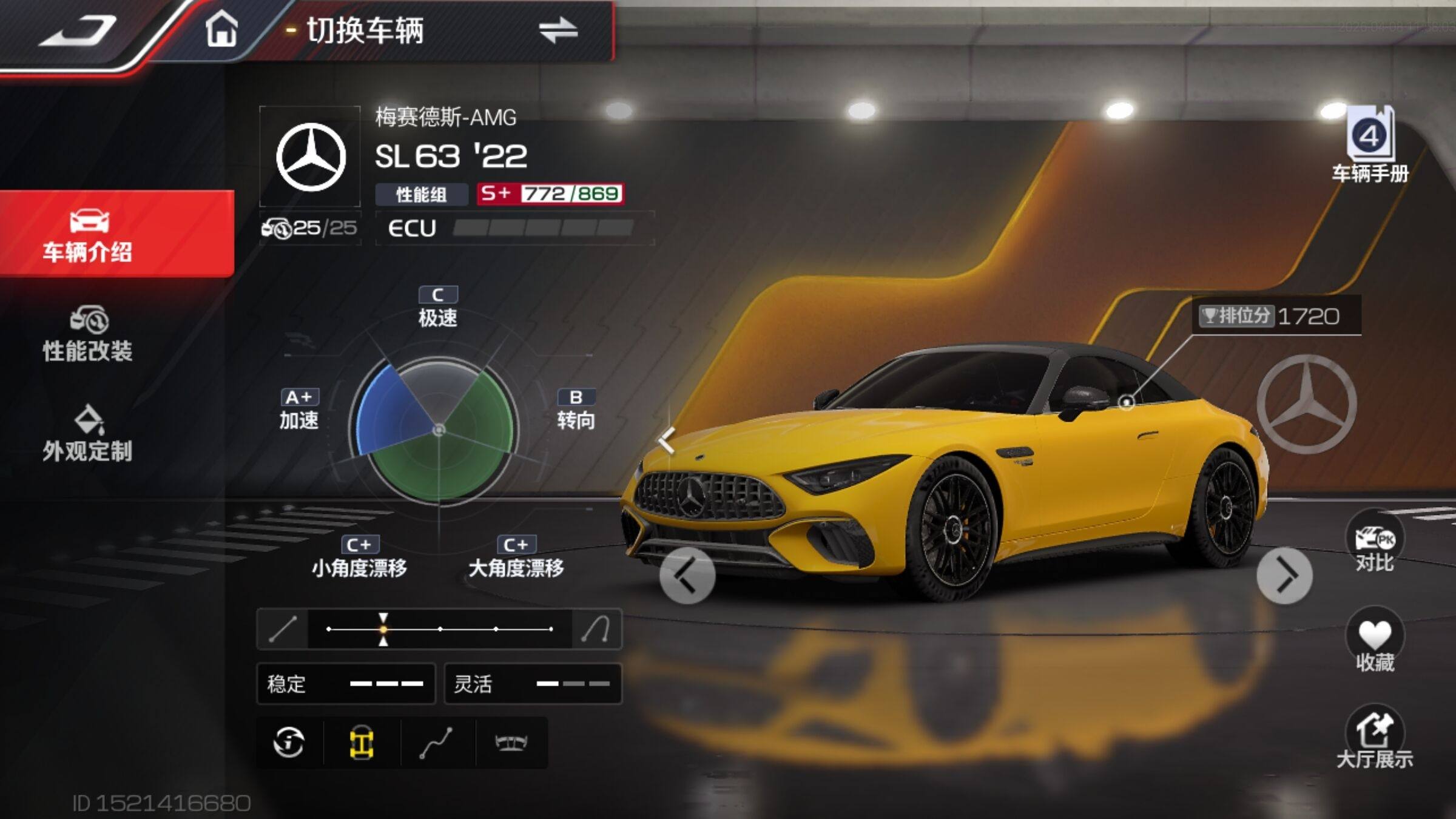The width and height of the screenshot is (1456, 819).
Task: Select the spoiler icon in bottom toolbar
Action: point(511,743)
